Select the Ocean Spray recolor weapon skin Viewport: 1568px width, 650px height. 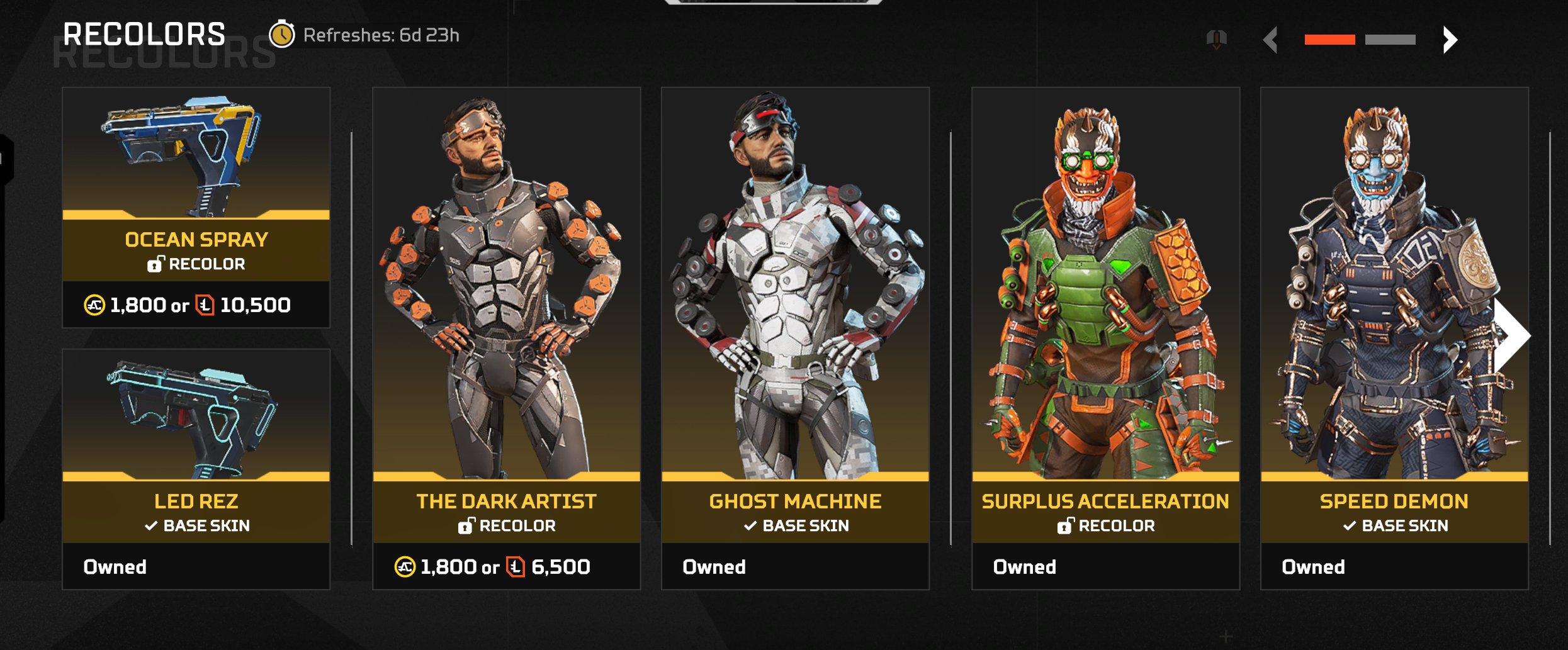click(196, 208)
